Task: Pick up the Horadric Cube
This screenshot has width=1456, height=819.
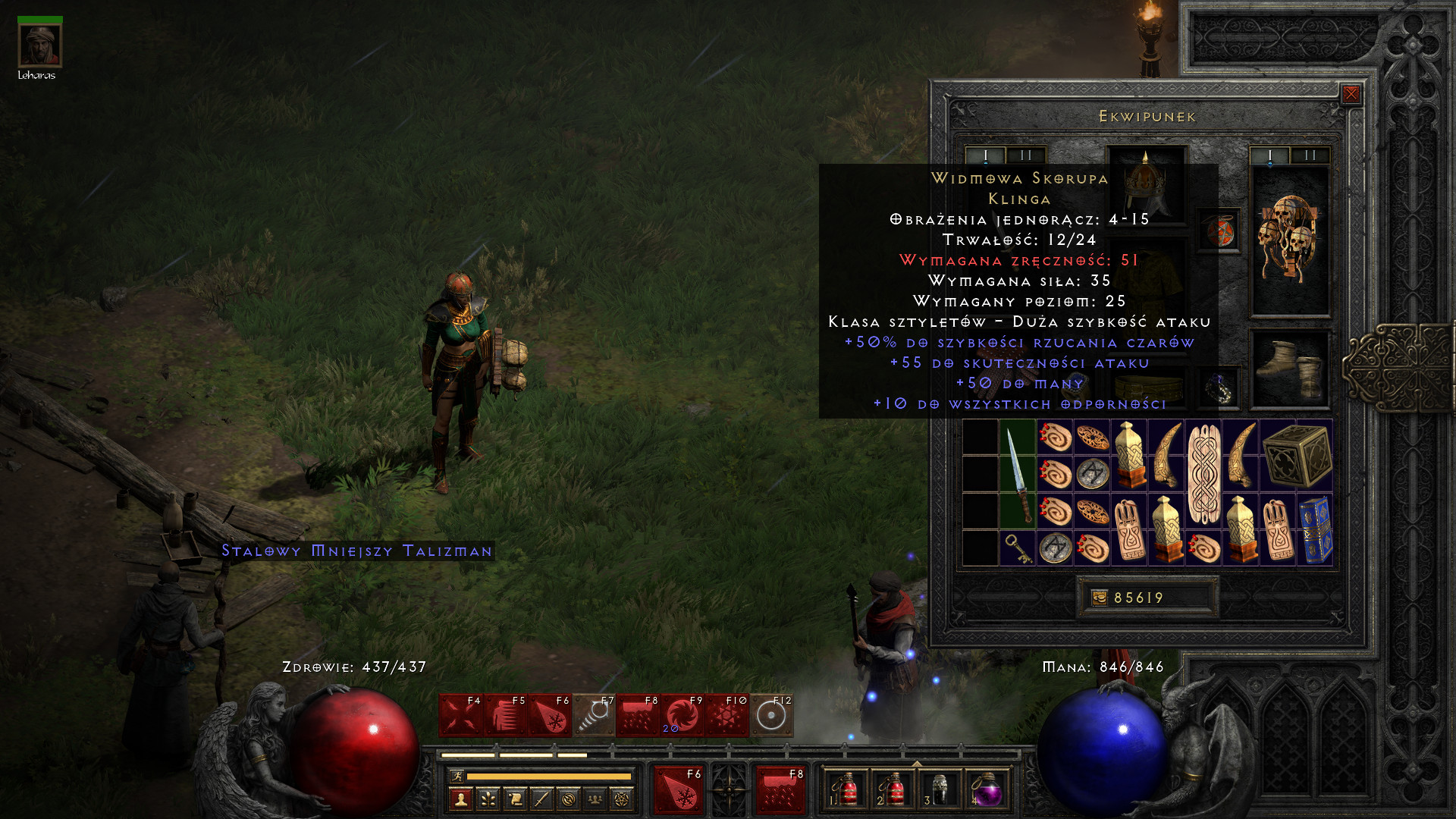Action: pyautogui.click(x=1297, y=456)
